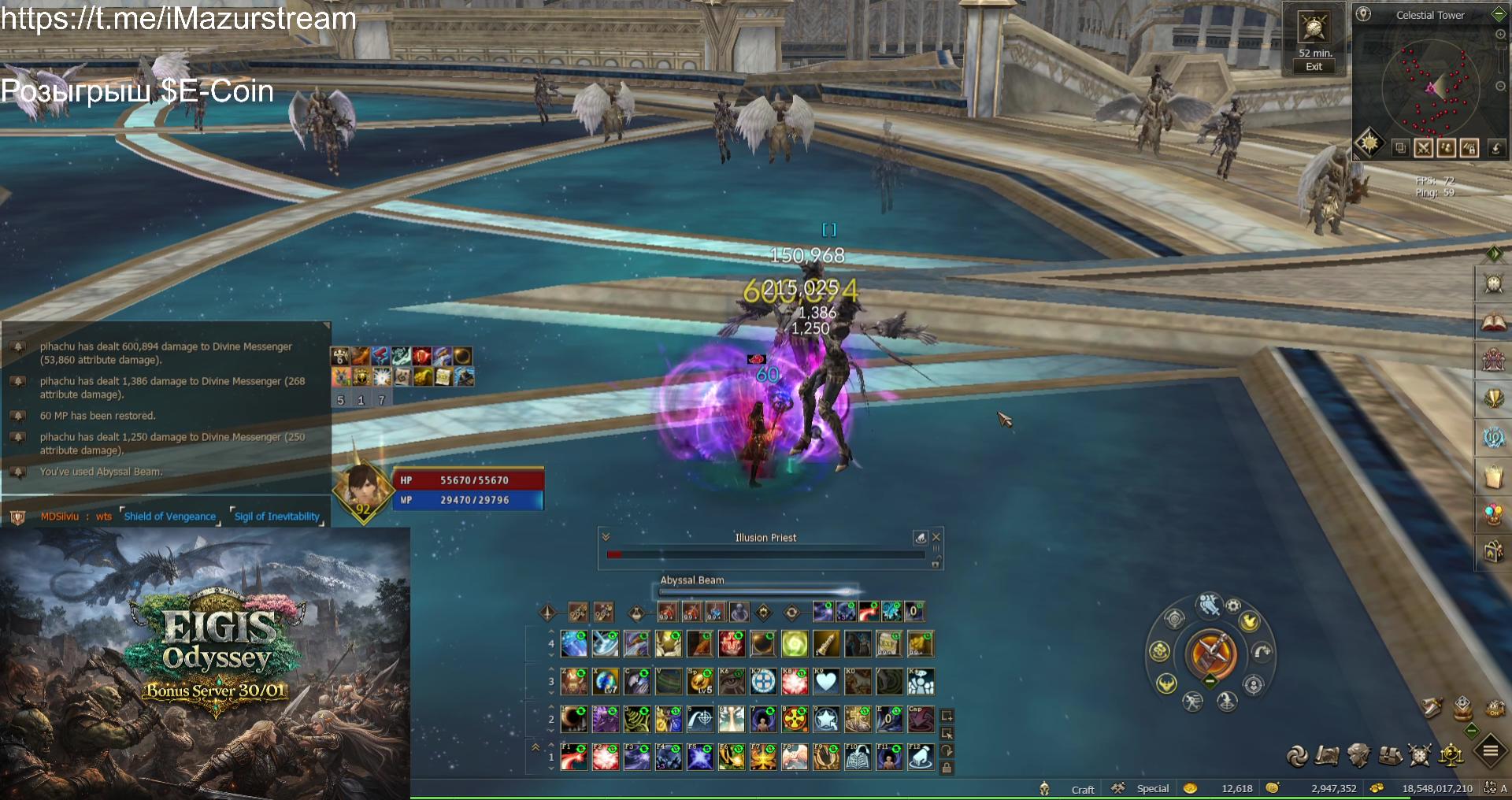Open the character helmet head icon
Image resolution: width=1512 pixels, height=800 pixels.
1358,756
